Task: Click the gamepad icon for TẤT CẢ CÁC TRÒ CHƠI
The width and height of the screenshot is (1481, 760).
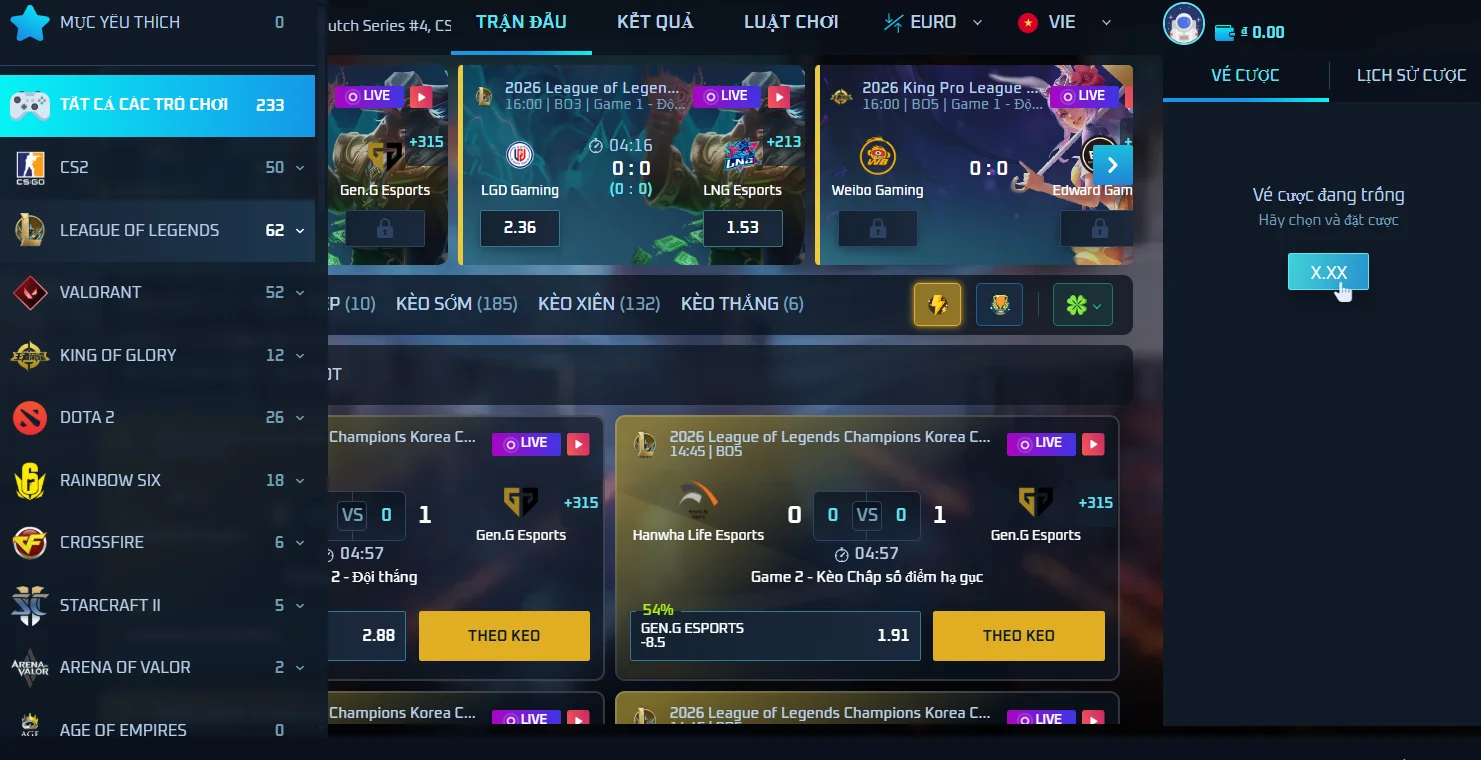Action: coord(30,104)
